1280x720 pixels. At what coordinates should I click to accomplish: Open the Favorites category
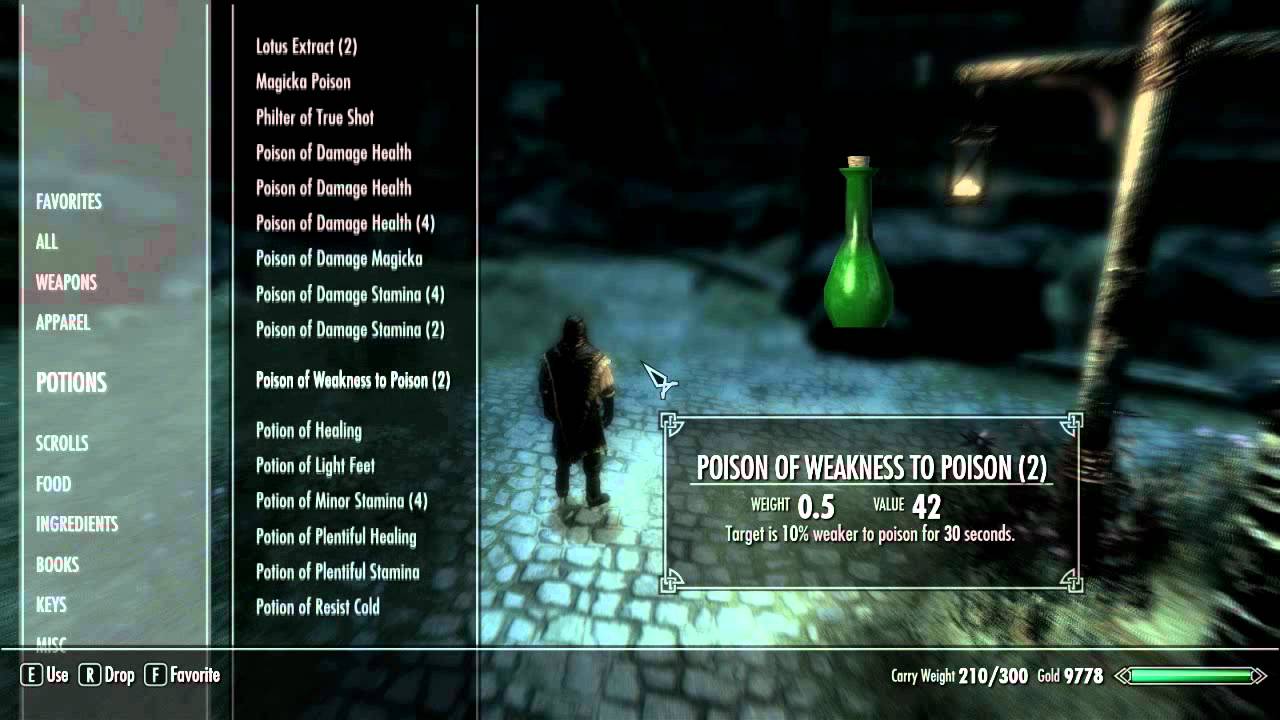(x=69, y=202)
